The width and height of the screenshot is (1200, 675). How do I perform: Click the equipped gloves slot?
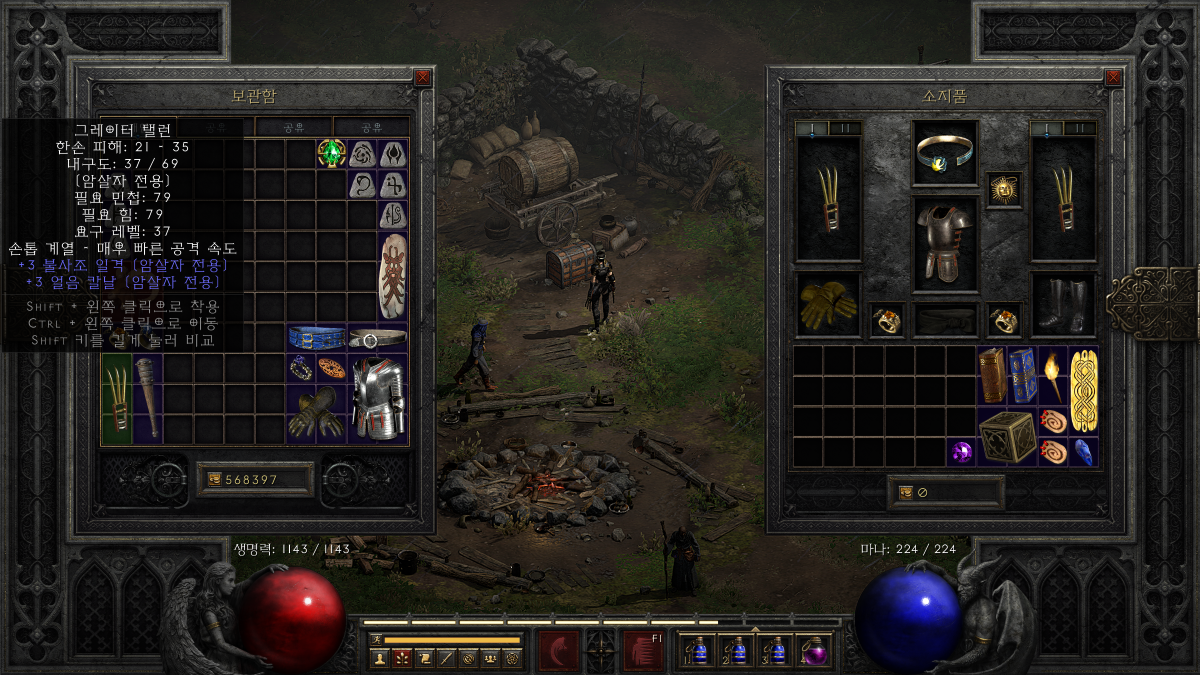click(x=828, y=305)
